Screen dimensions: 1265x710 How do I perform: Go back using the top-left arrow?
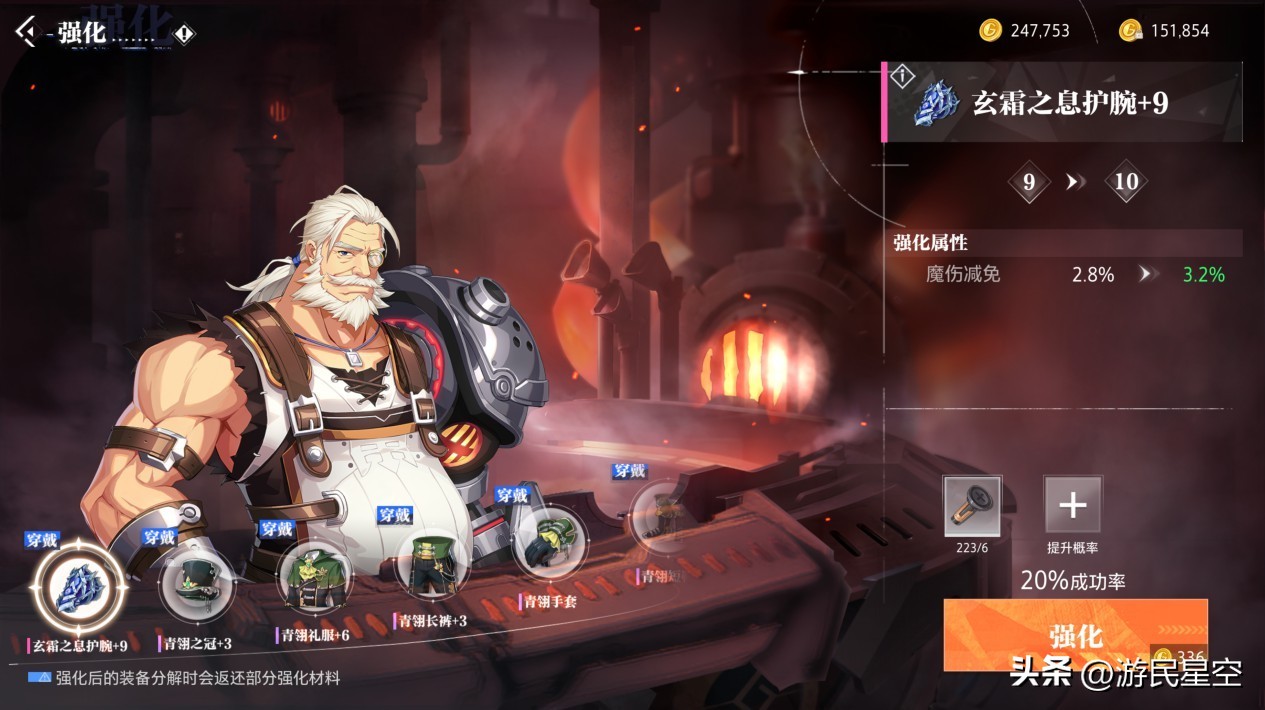[26, 32]
